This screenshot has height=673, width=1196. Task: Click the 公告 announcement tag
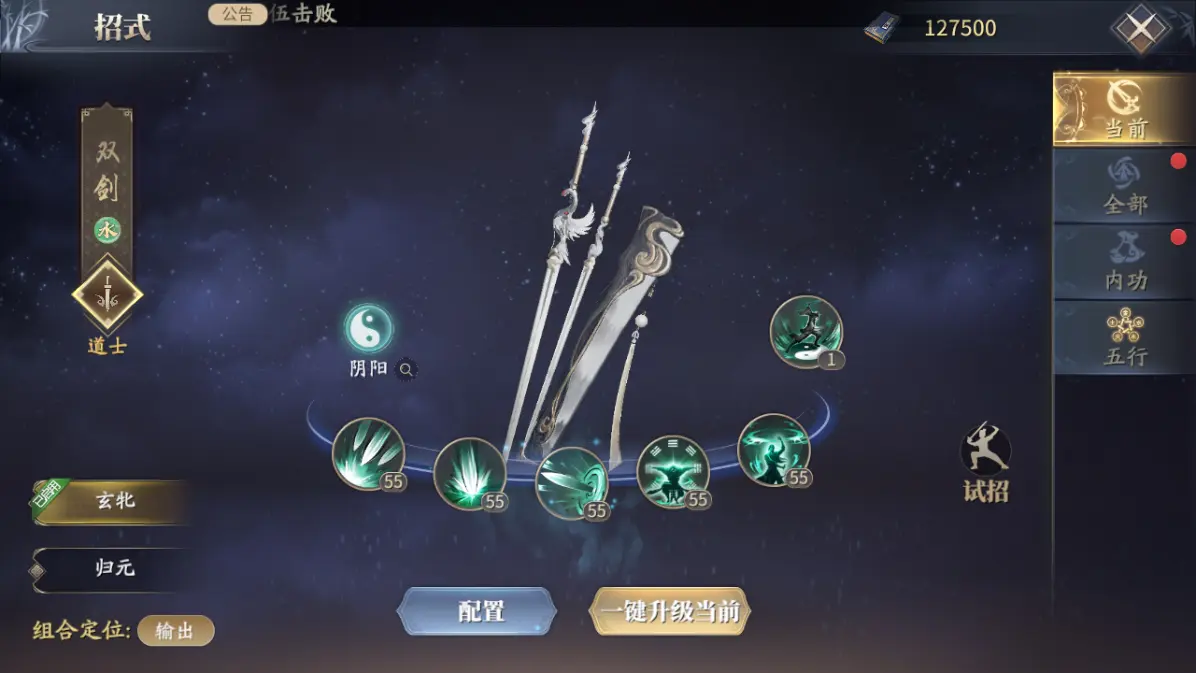(237, 14)
